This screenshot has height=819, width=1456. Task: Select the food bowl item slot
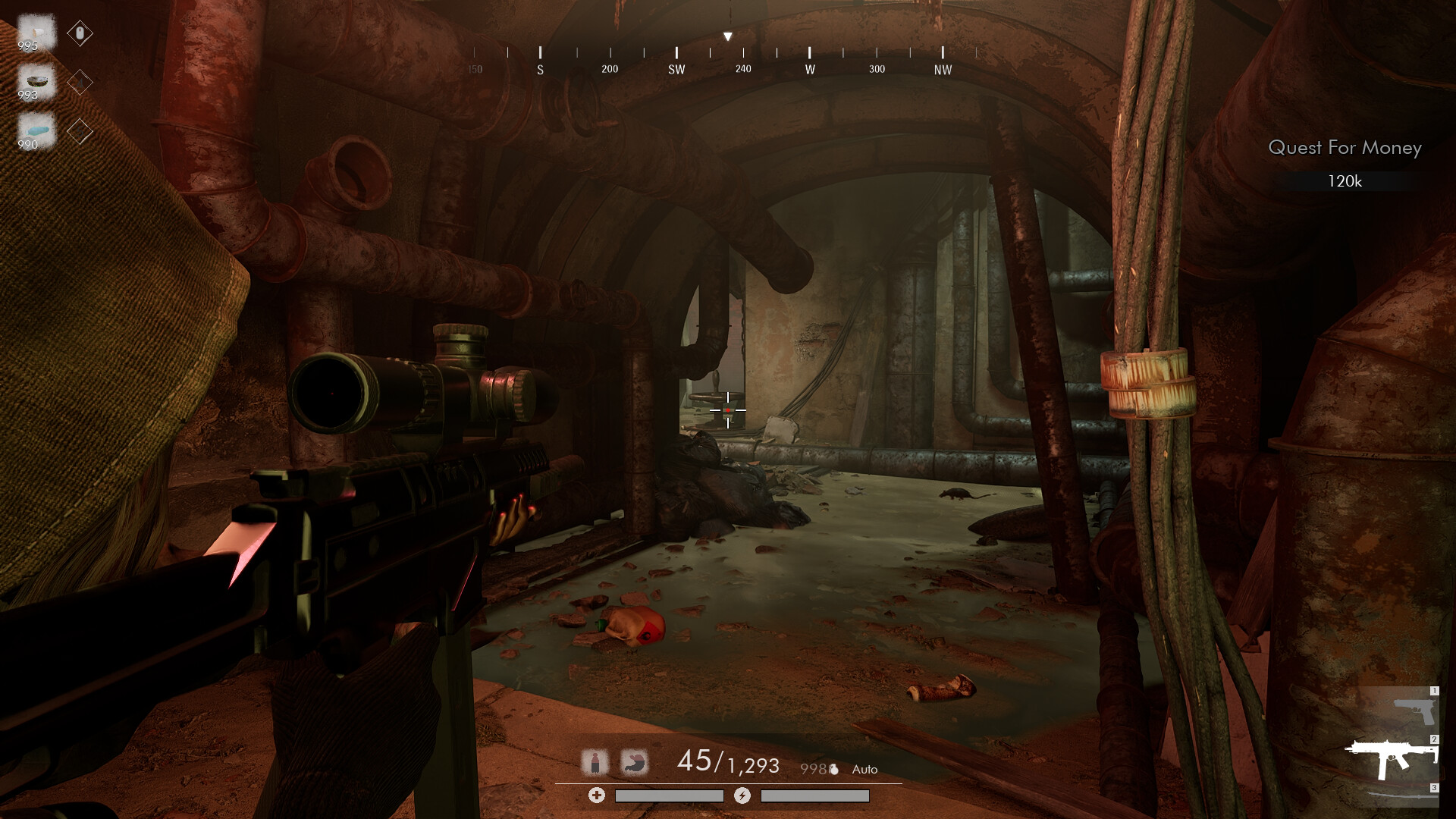(36, 82)
